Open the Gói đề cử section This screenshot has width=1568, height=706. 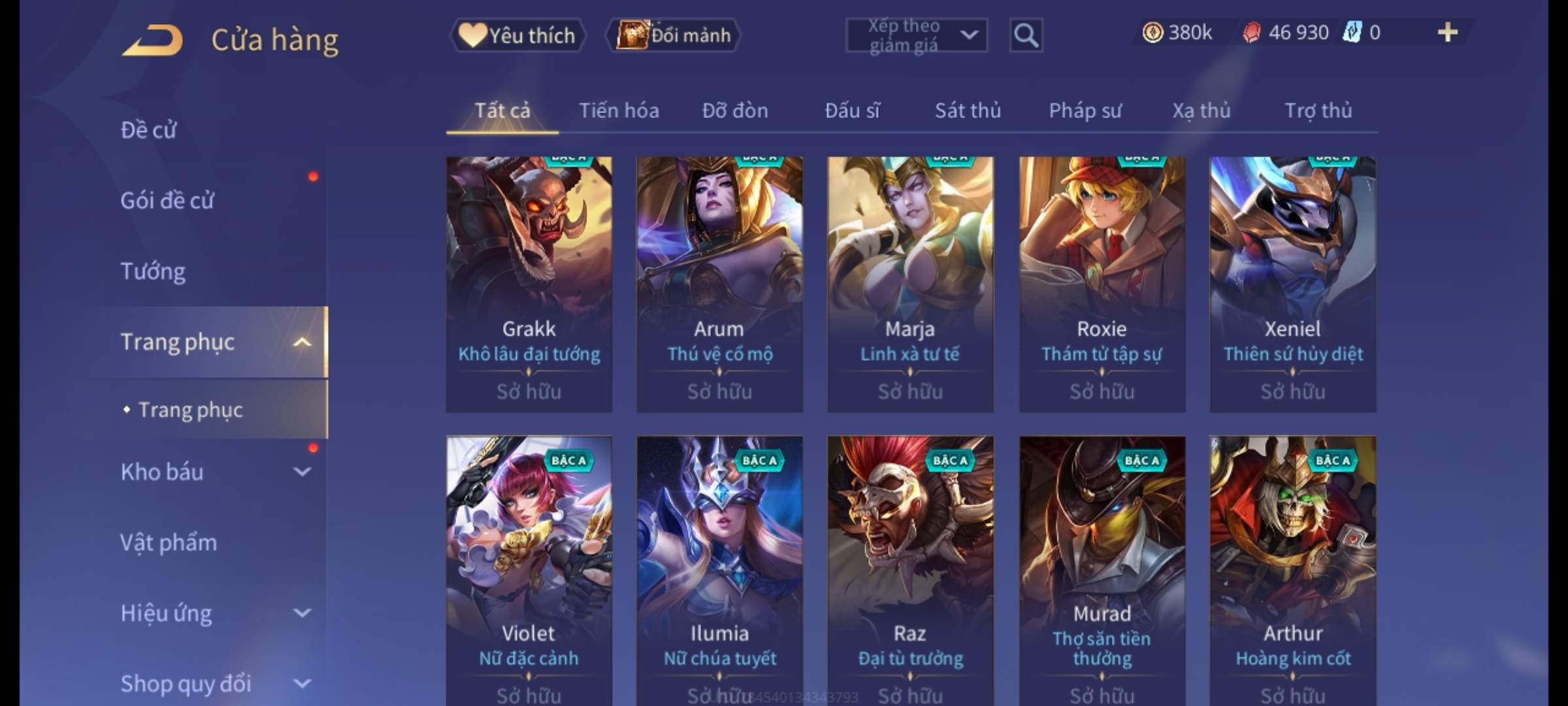point(167,201)
